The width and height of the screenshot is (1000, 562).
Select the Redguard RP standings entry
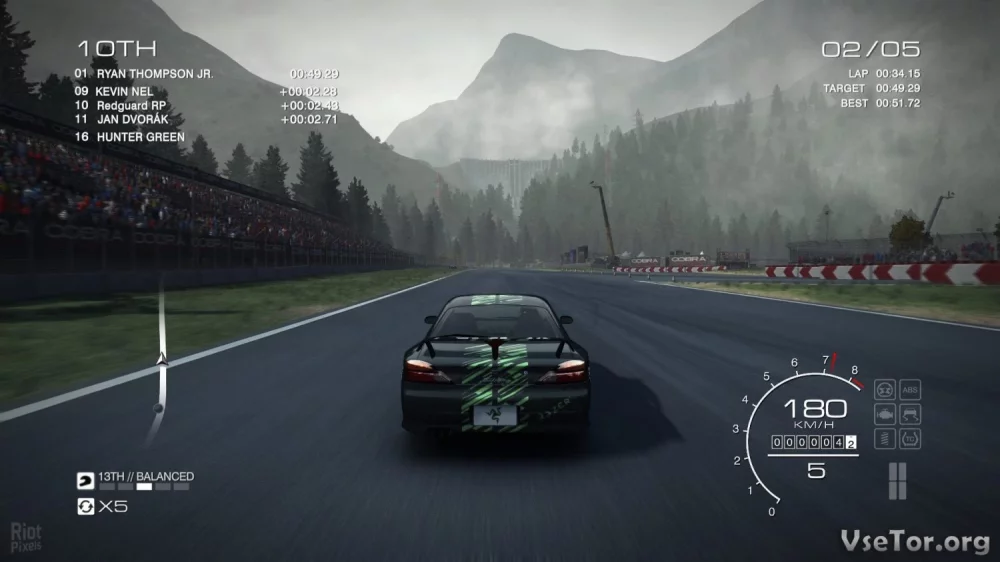point(132,105)
